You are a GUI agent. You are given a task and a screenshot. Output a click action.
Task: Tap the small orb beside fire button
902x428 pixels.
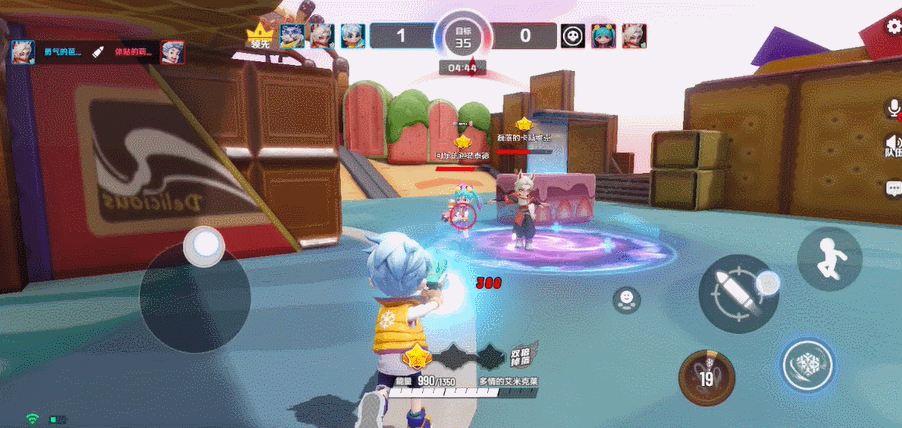coord(768,283)
